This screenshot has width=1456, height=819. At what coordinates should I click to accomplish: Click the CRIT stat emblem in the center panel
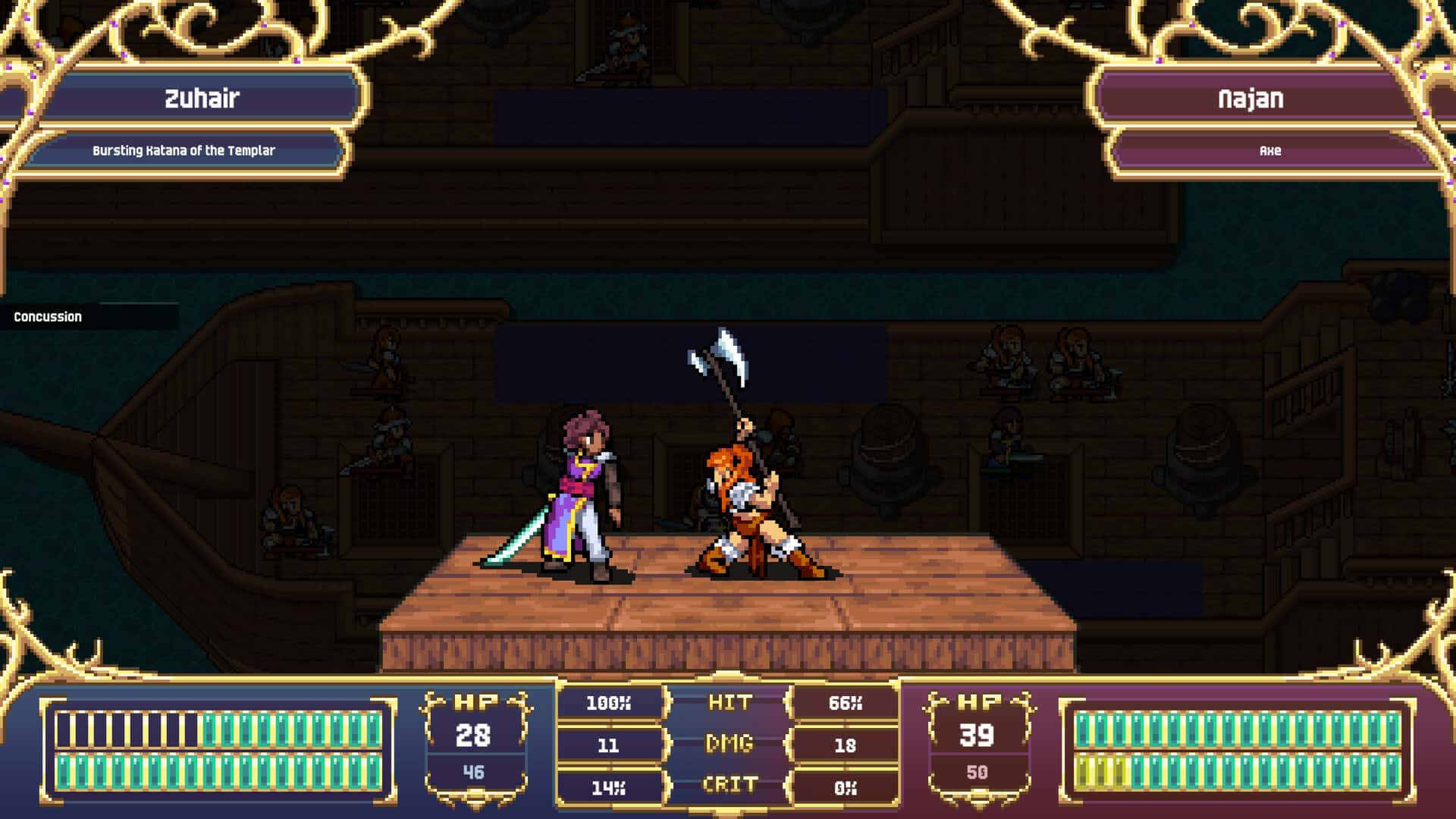[730, 786]
